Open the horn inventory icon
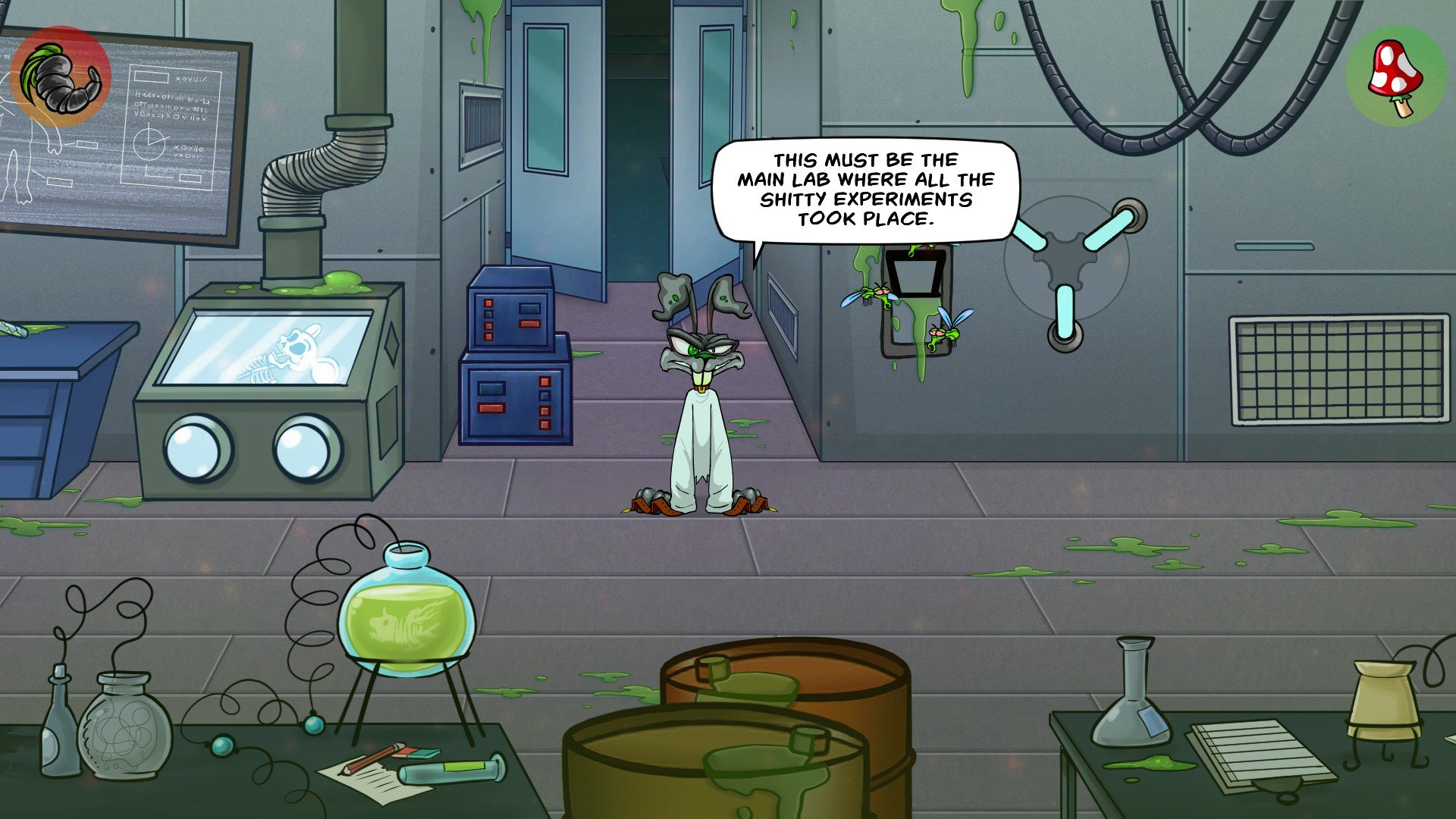 (x=61, y=77)
